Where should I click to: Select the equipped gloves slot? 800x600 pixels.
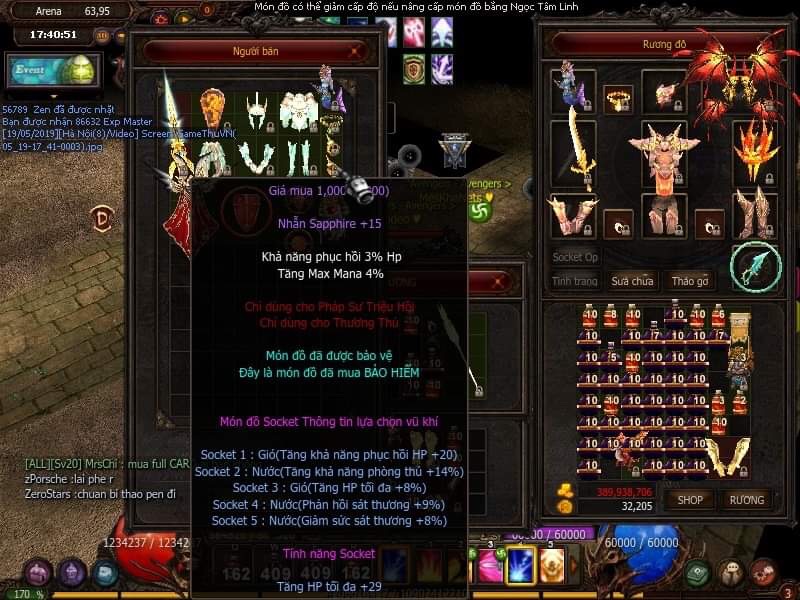coord(571,214)
